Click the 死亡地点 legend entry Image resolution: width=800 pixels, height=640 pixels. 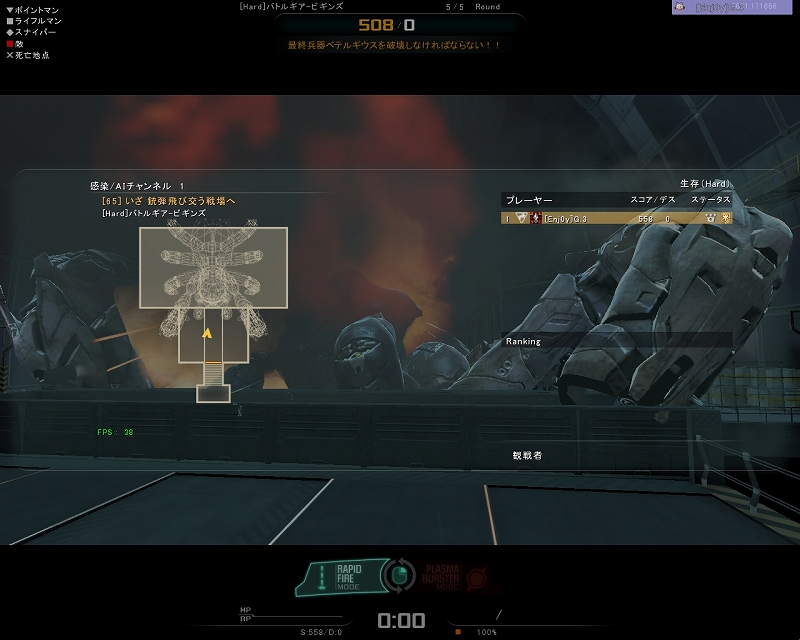click(29, 55)
